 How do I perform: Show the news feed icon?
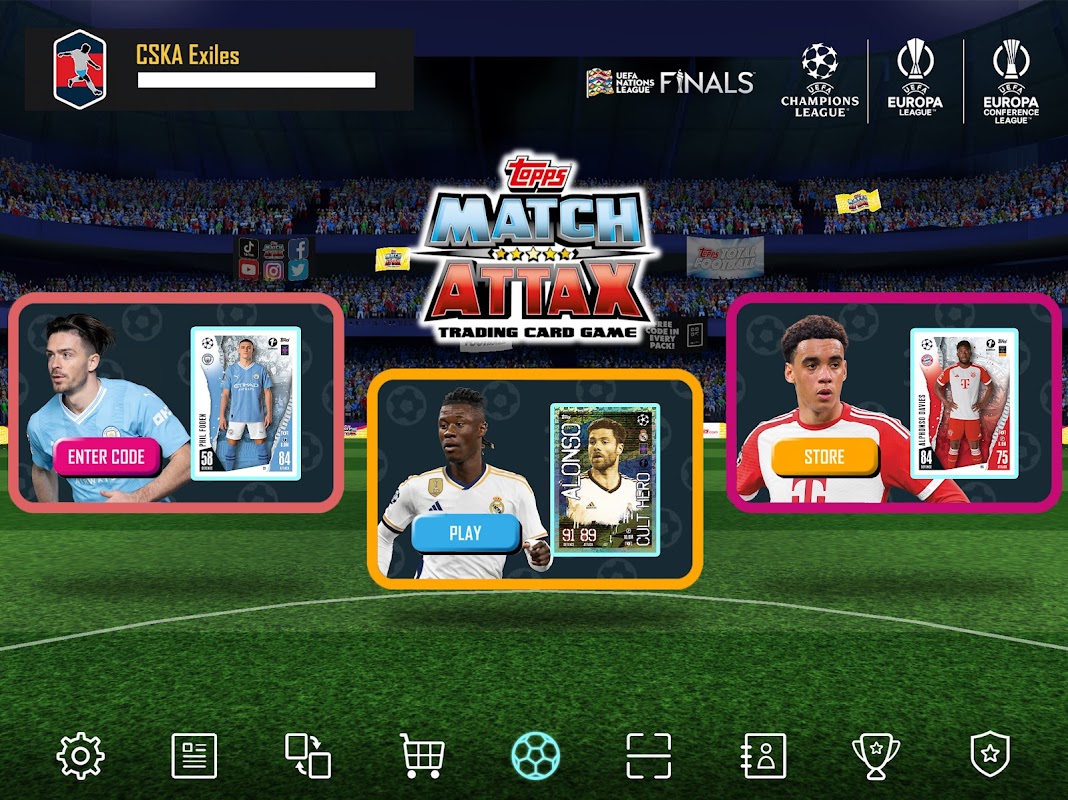194,756
